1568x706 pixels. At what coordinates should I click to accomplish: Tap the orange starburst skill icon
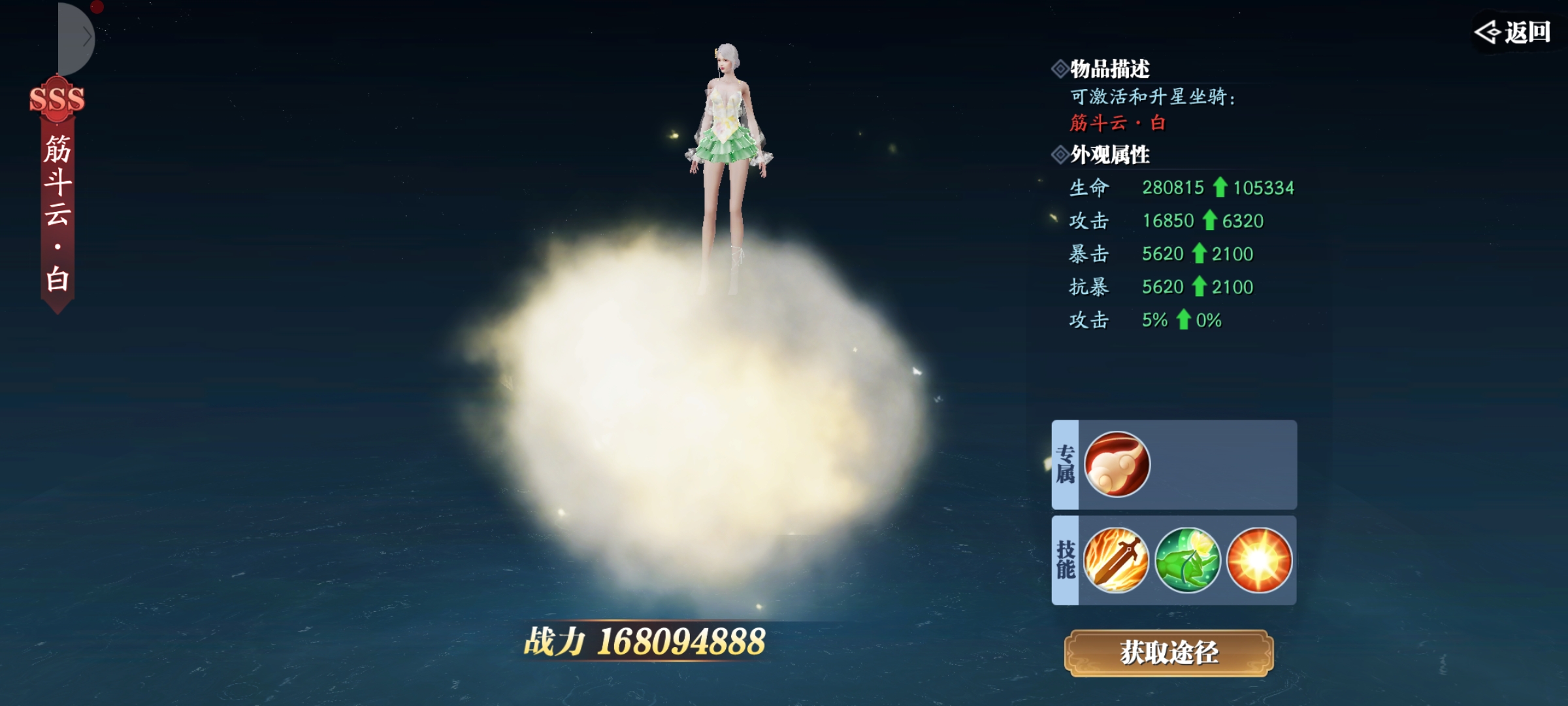pyautogui.click(x=1259, y=560)
